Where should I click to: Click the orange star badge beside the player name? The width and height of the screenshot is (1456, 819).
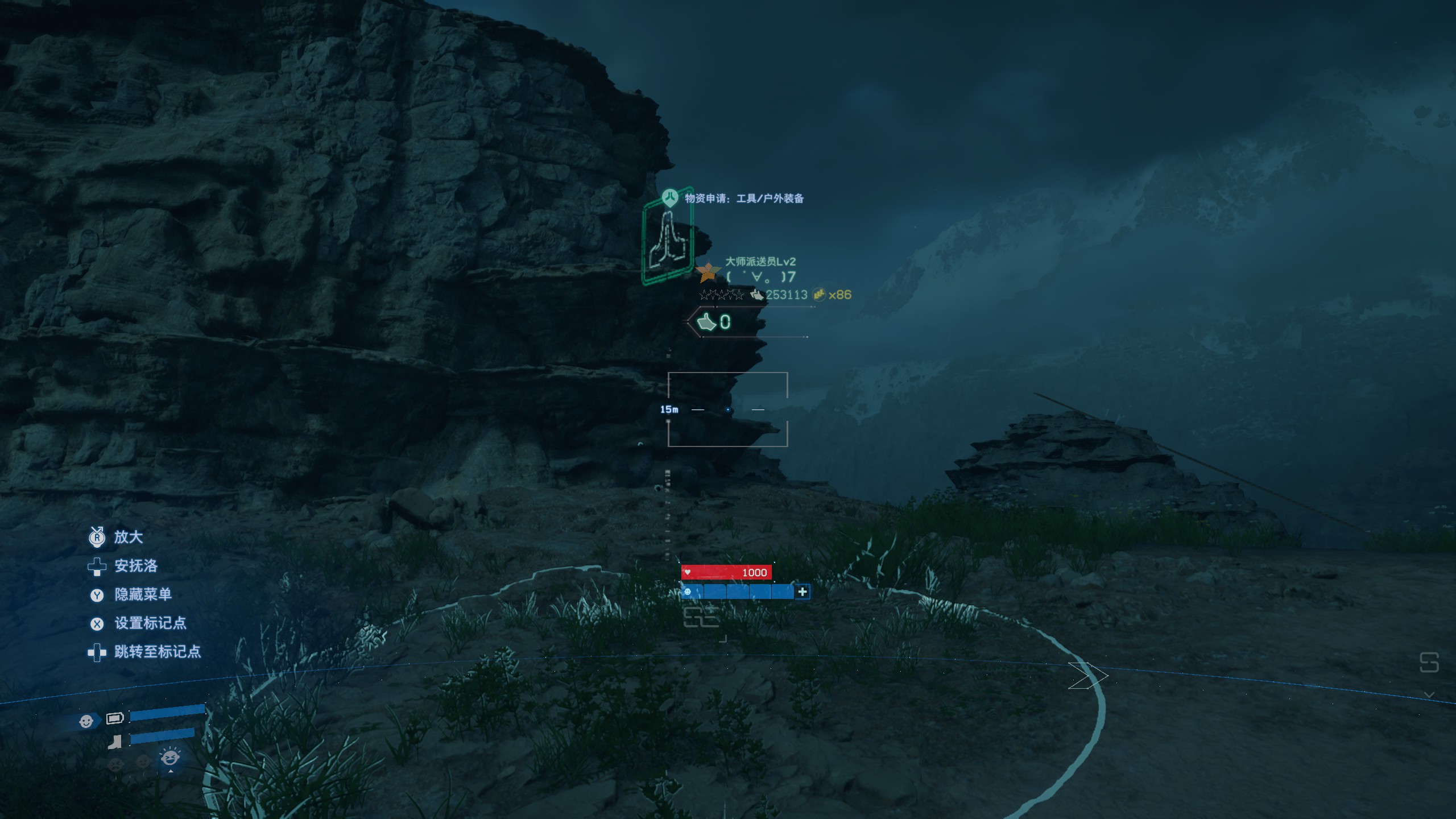(708, 272)
